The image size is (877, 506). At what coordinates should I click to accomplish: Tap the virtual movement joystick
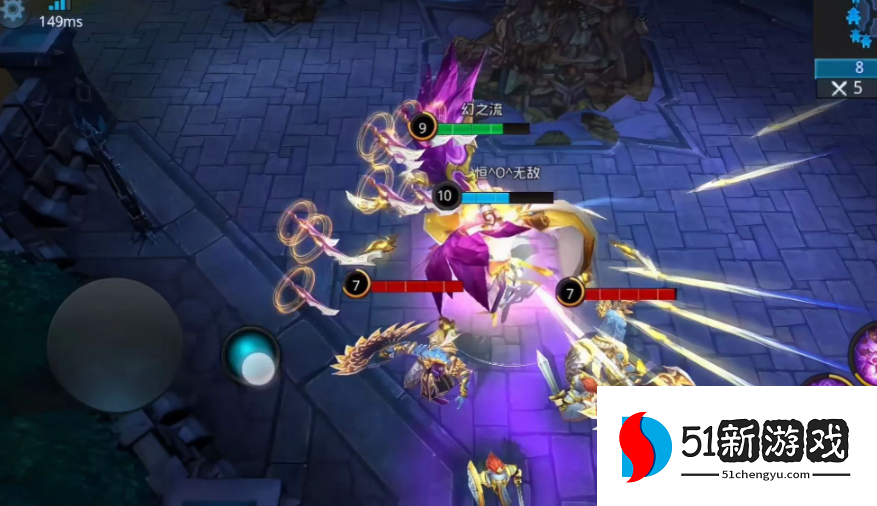pos(114,344)
